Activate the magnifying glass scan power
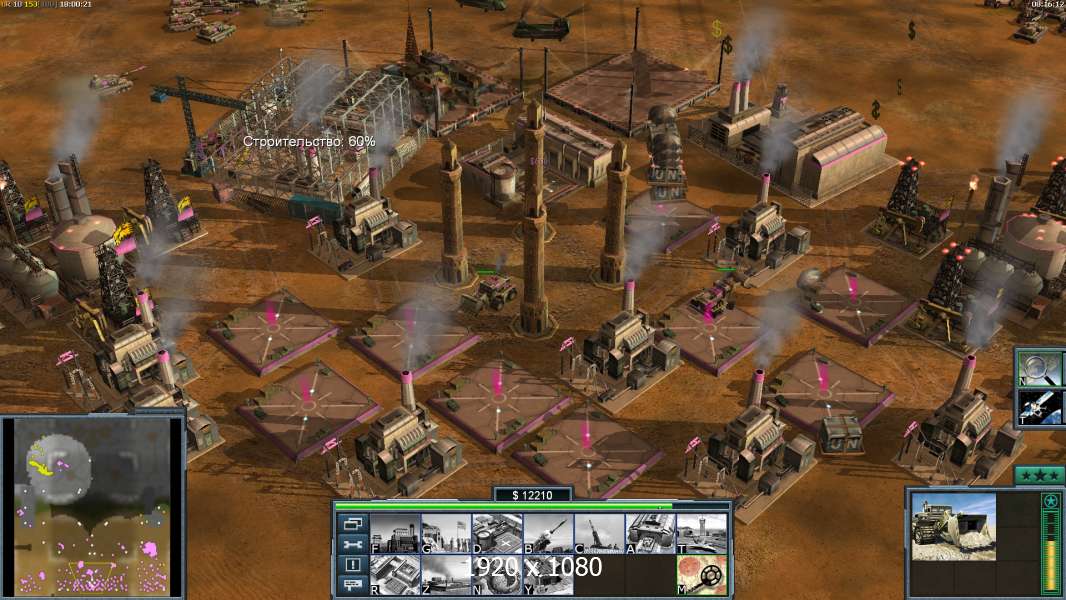 pos(1042,367)
